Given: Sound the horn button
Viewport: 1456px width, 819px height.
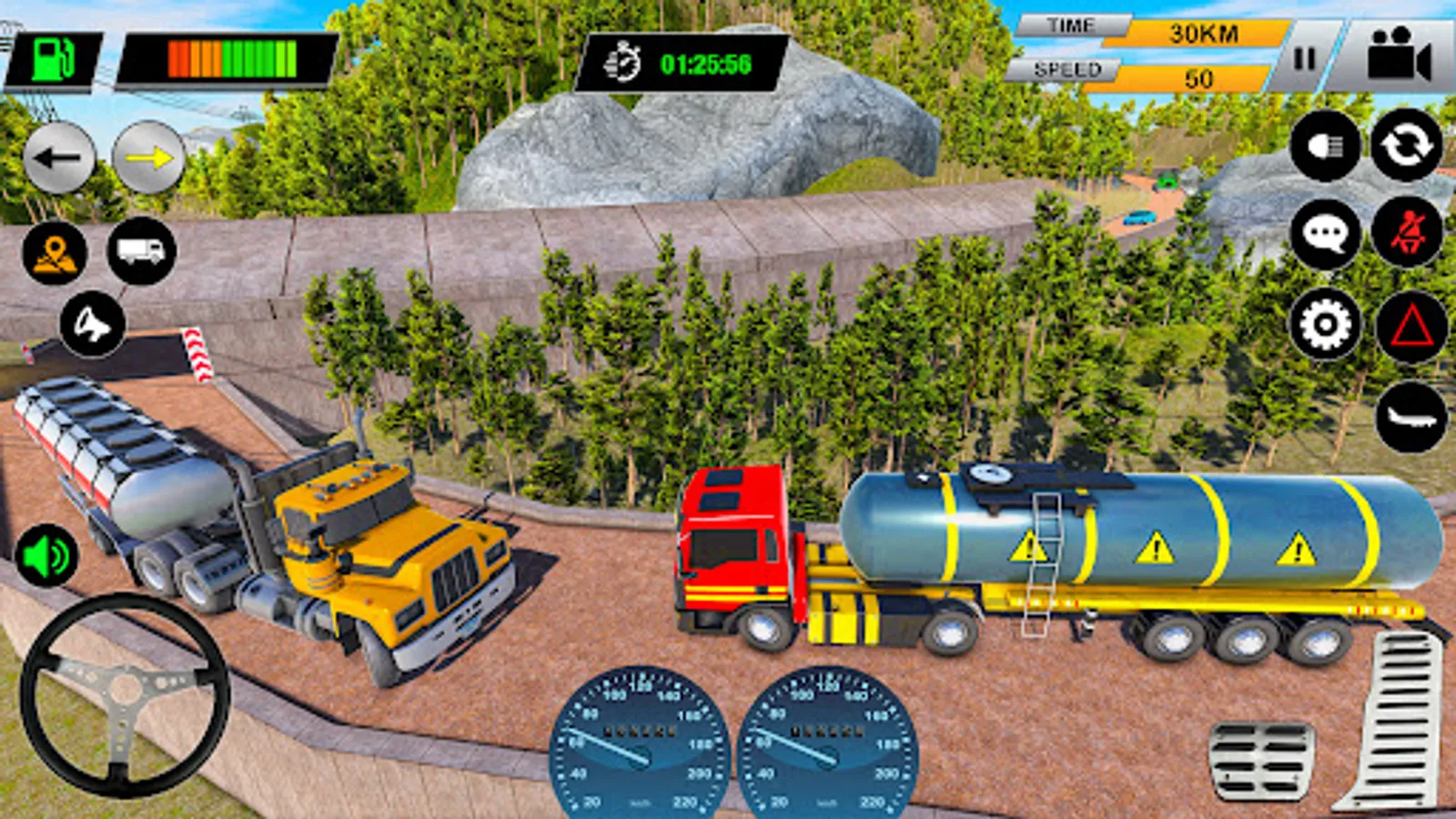Looking at the screenshot, I should (x=92, y=324).
